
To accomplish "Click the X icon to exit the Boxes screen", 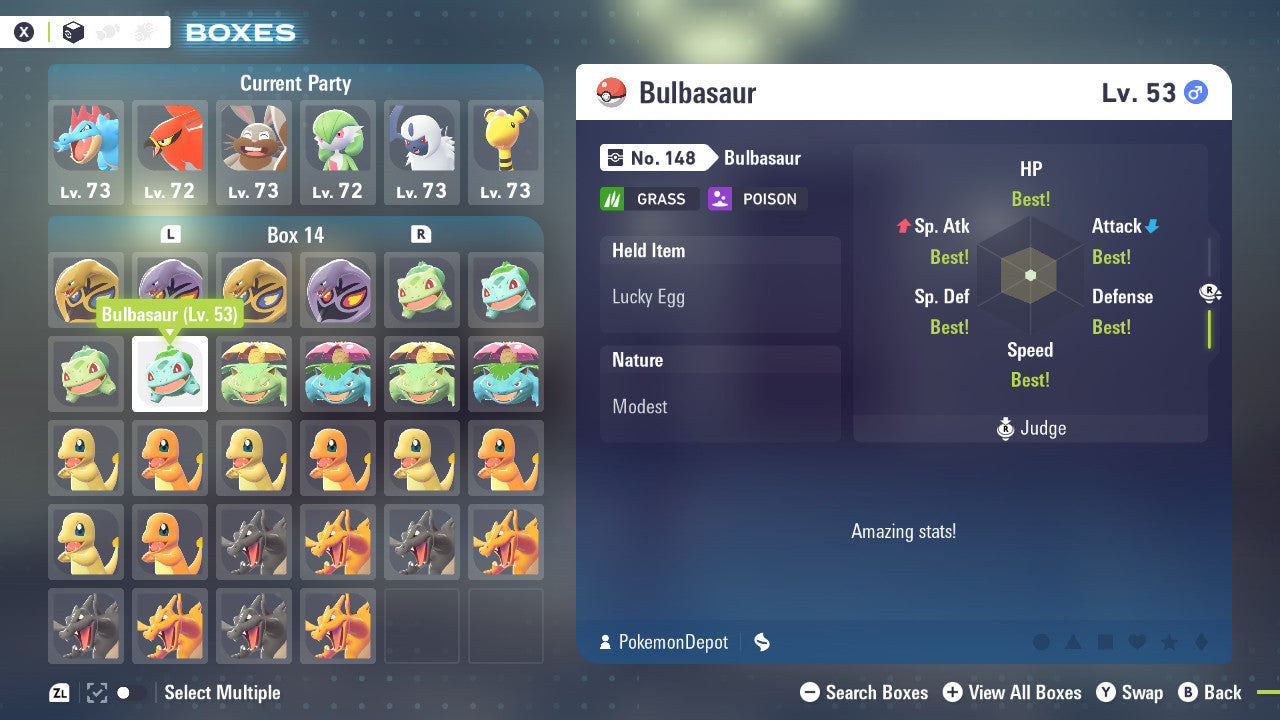I will click(x=24, y=31).
